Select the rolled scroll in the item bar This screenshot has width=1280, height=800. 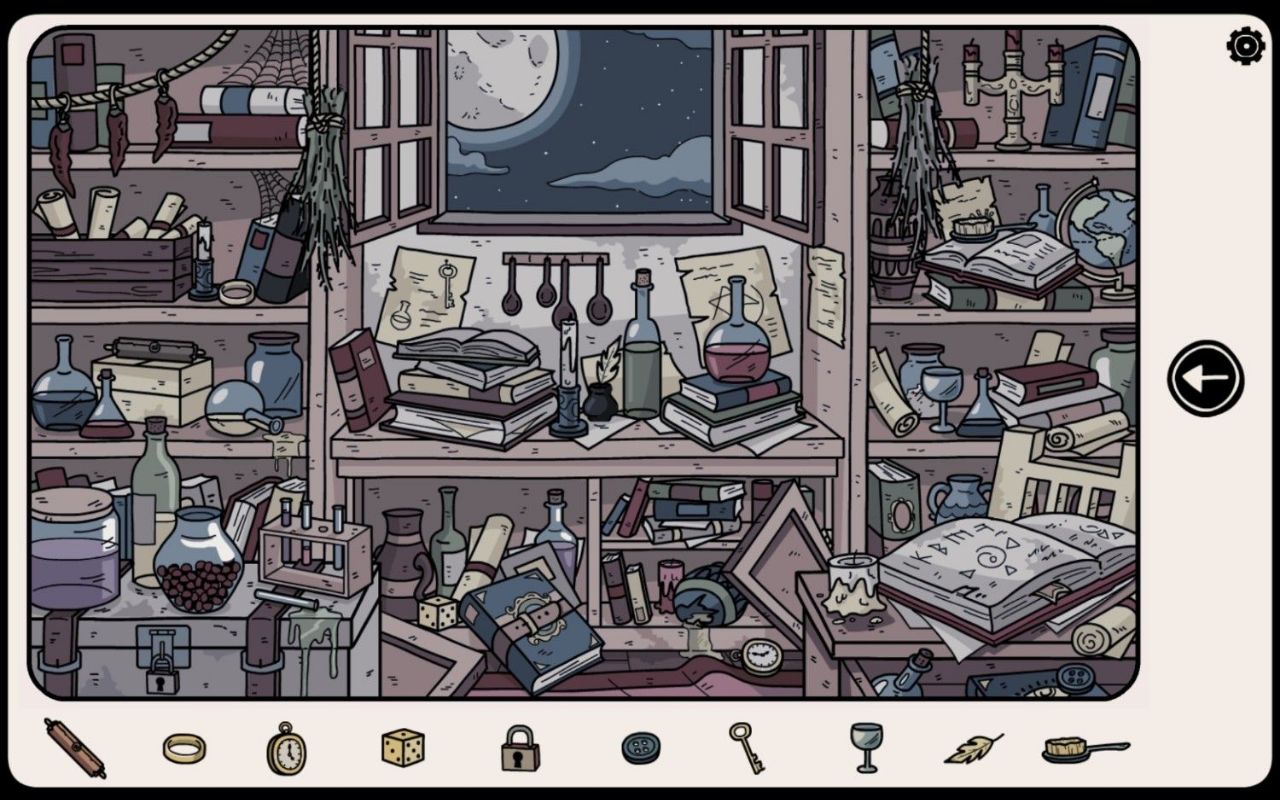click(75, 748)
